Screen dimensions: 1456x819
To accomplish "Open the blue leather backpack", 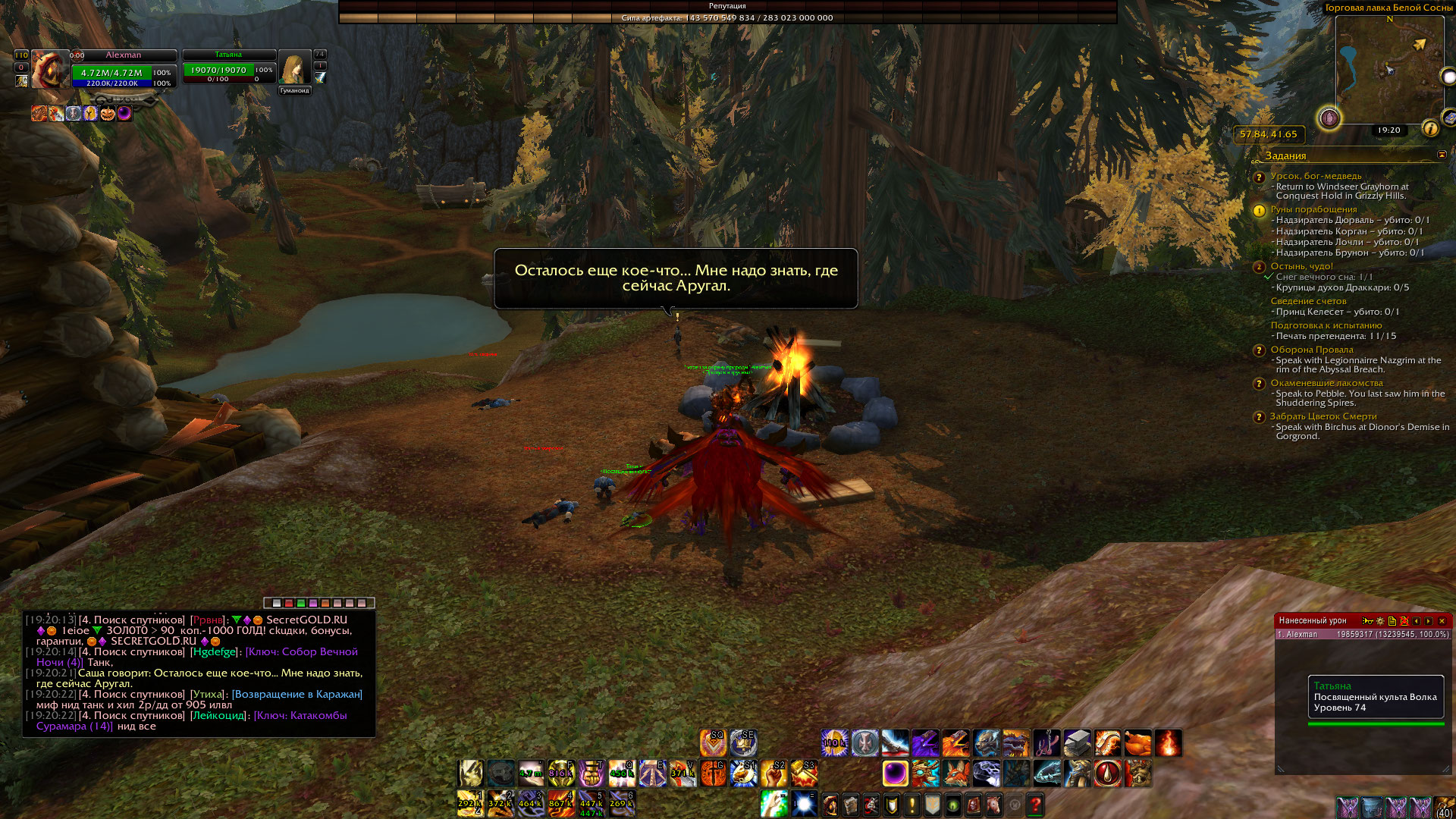I will pos(1372,808).
